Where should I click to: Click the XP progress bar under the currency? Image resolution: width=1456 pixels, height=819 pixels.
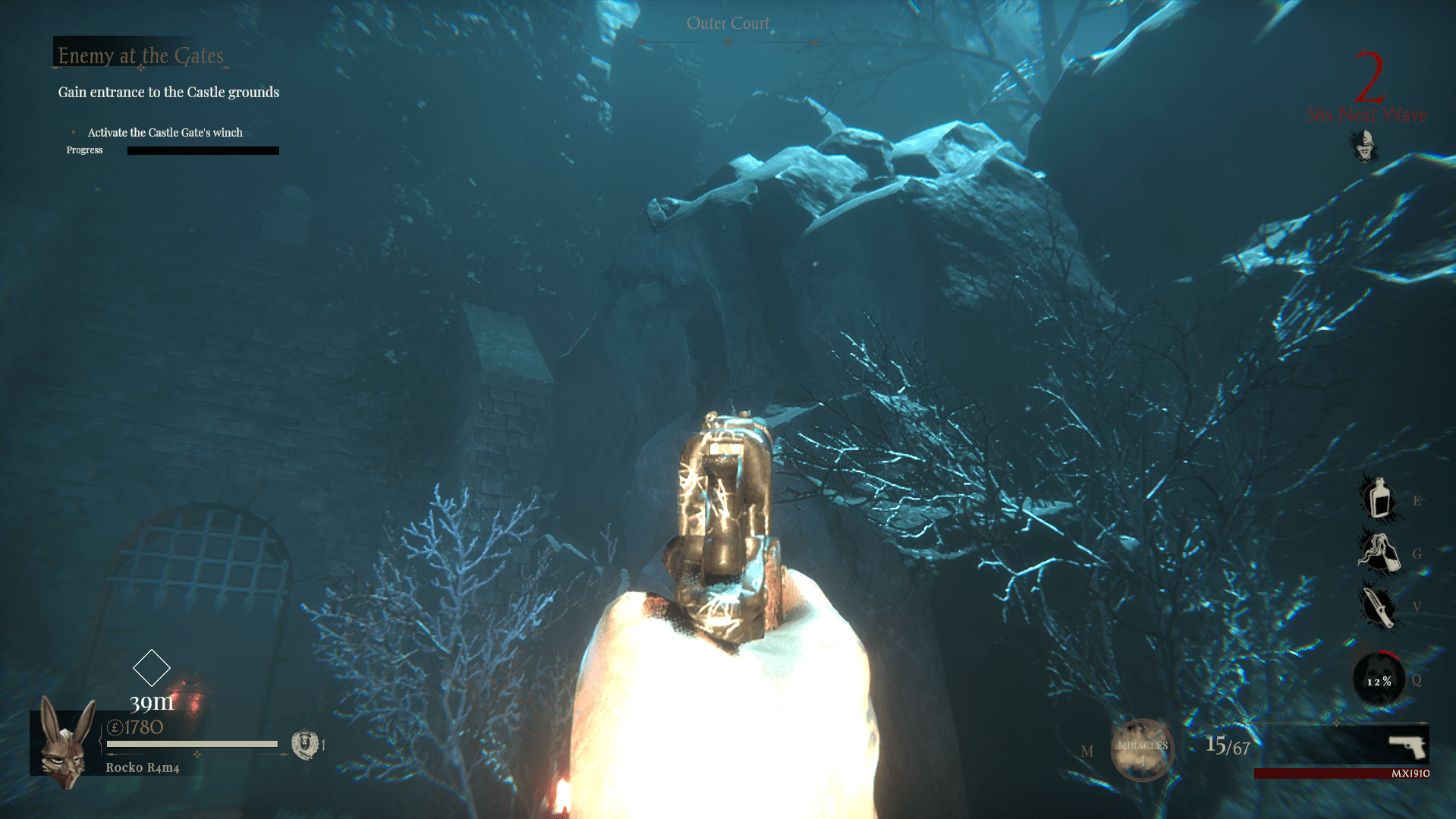(190, 745)
